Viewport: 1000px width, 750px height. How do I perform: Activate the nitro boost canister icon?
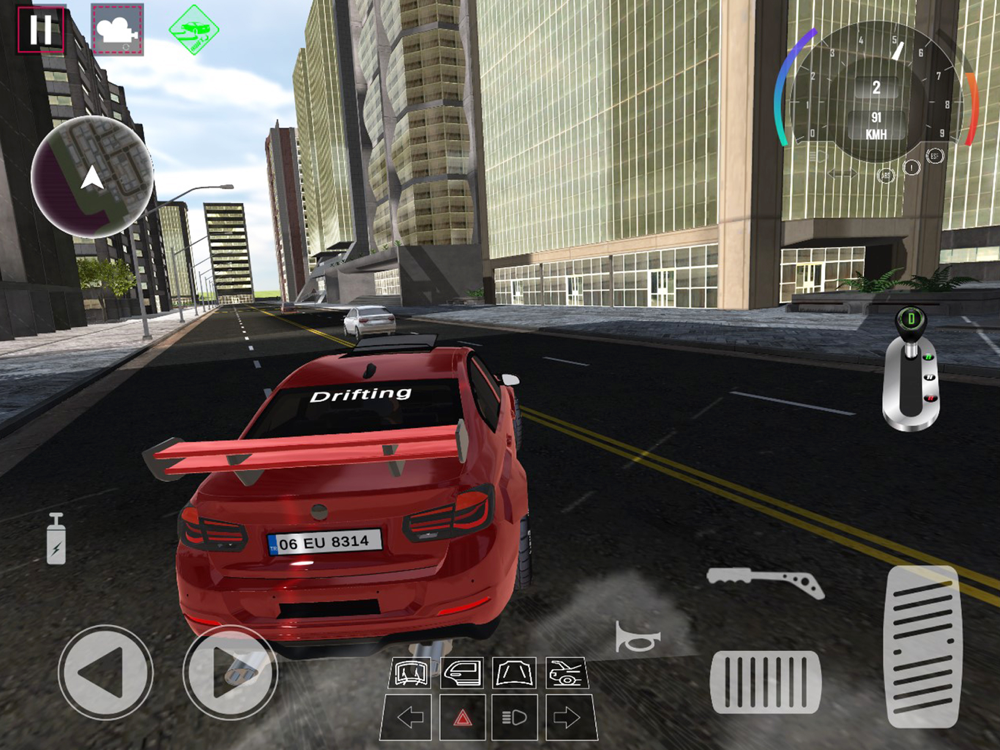click(x=56, y=539)
